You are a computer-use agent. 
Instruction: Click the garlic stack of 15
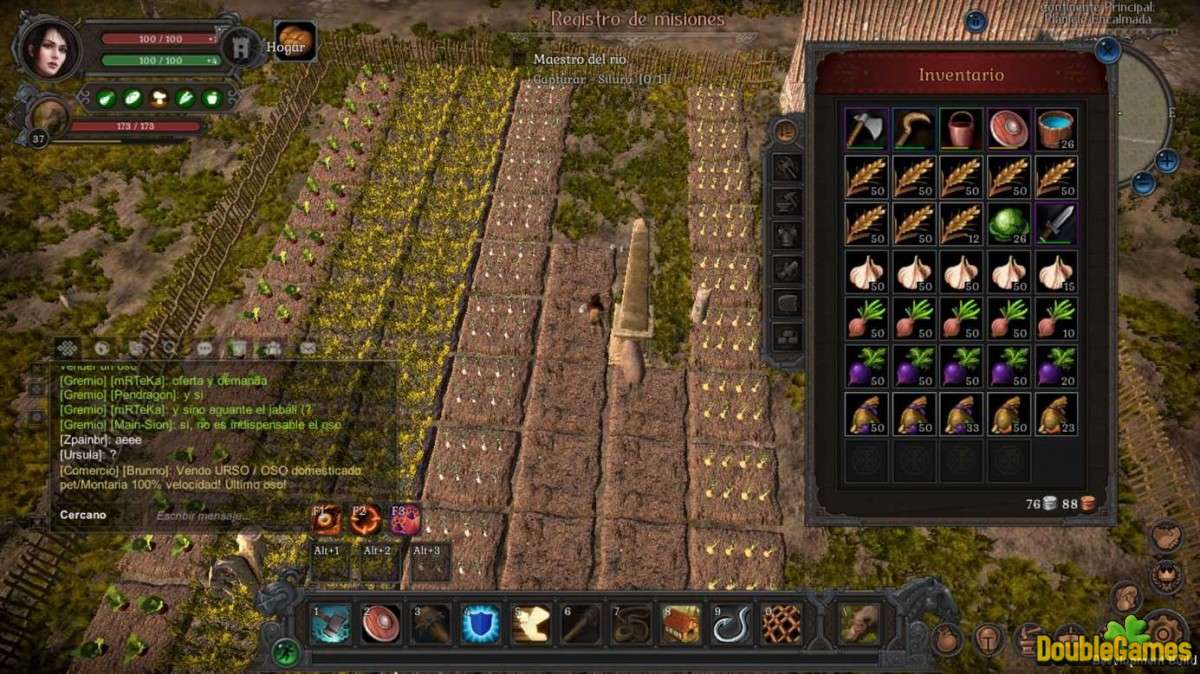click(1056, 270)
